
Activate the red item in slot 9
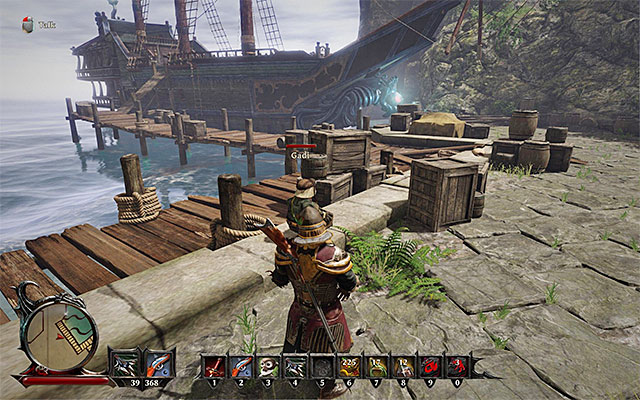point(430,366)
